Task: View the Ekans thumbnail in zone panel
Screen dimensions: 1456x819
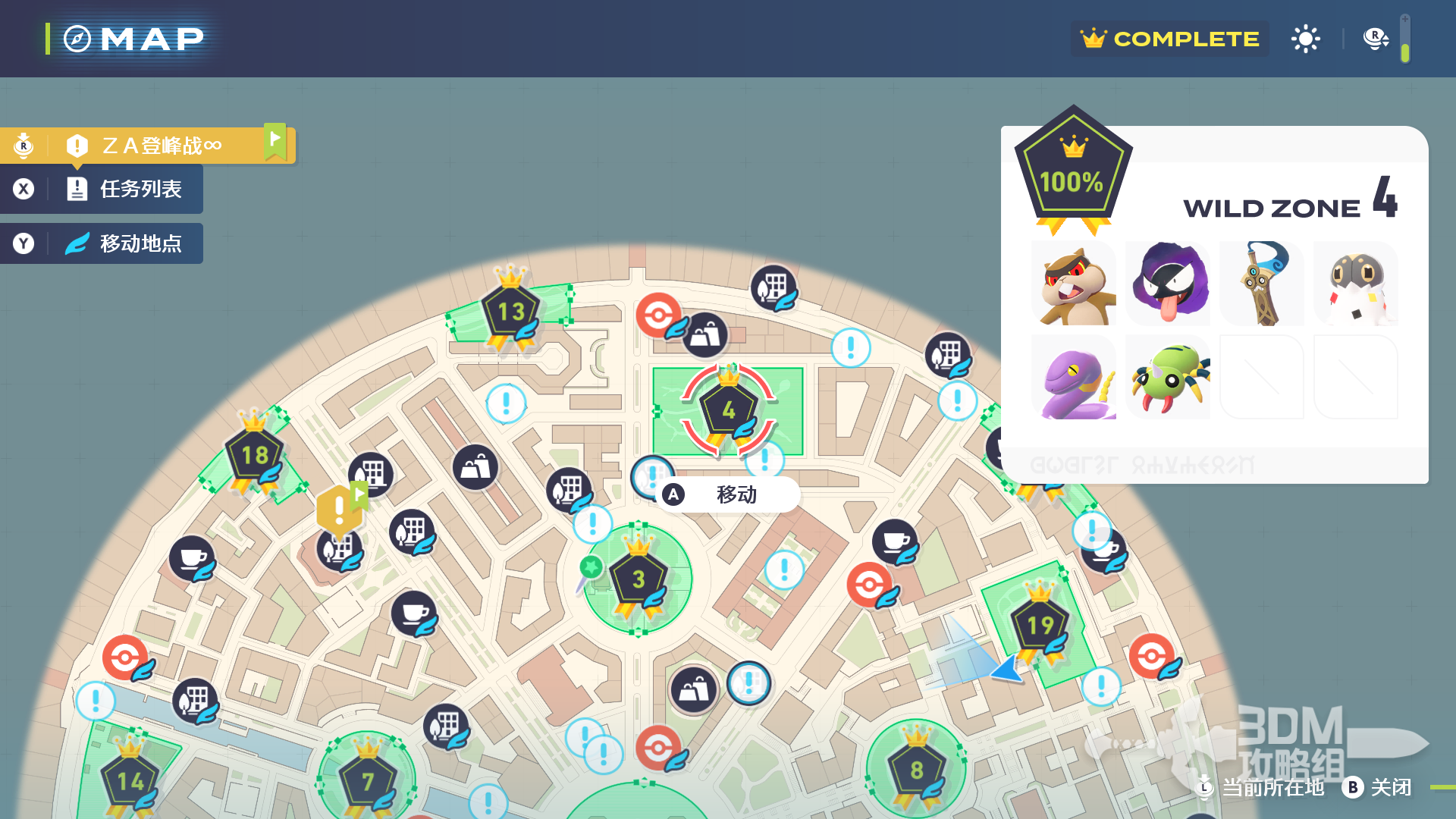Action: [x=1074, y=378]
